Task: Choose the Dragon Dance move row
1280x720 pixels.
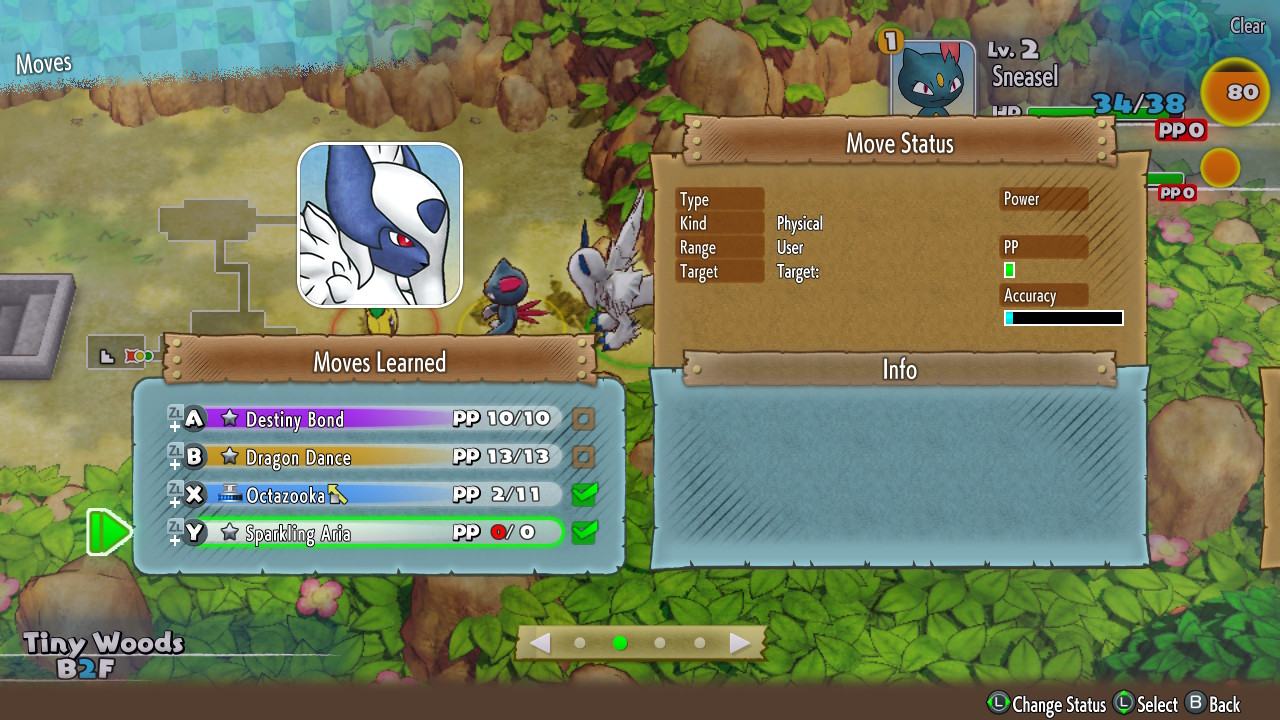Action: point(380,457)
